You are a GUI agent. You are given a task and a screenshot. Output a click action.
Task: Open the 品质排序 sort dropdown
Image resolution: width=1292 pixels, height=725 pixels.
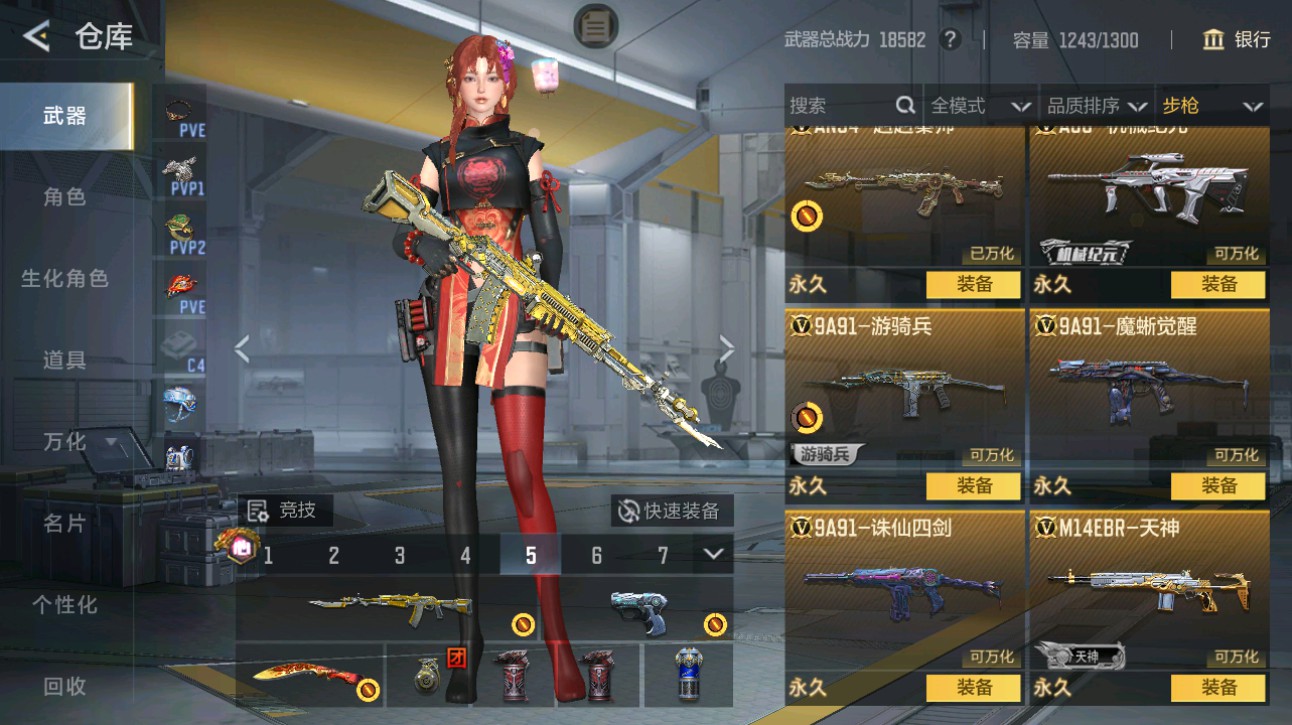click(x=1096, y=106)
